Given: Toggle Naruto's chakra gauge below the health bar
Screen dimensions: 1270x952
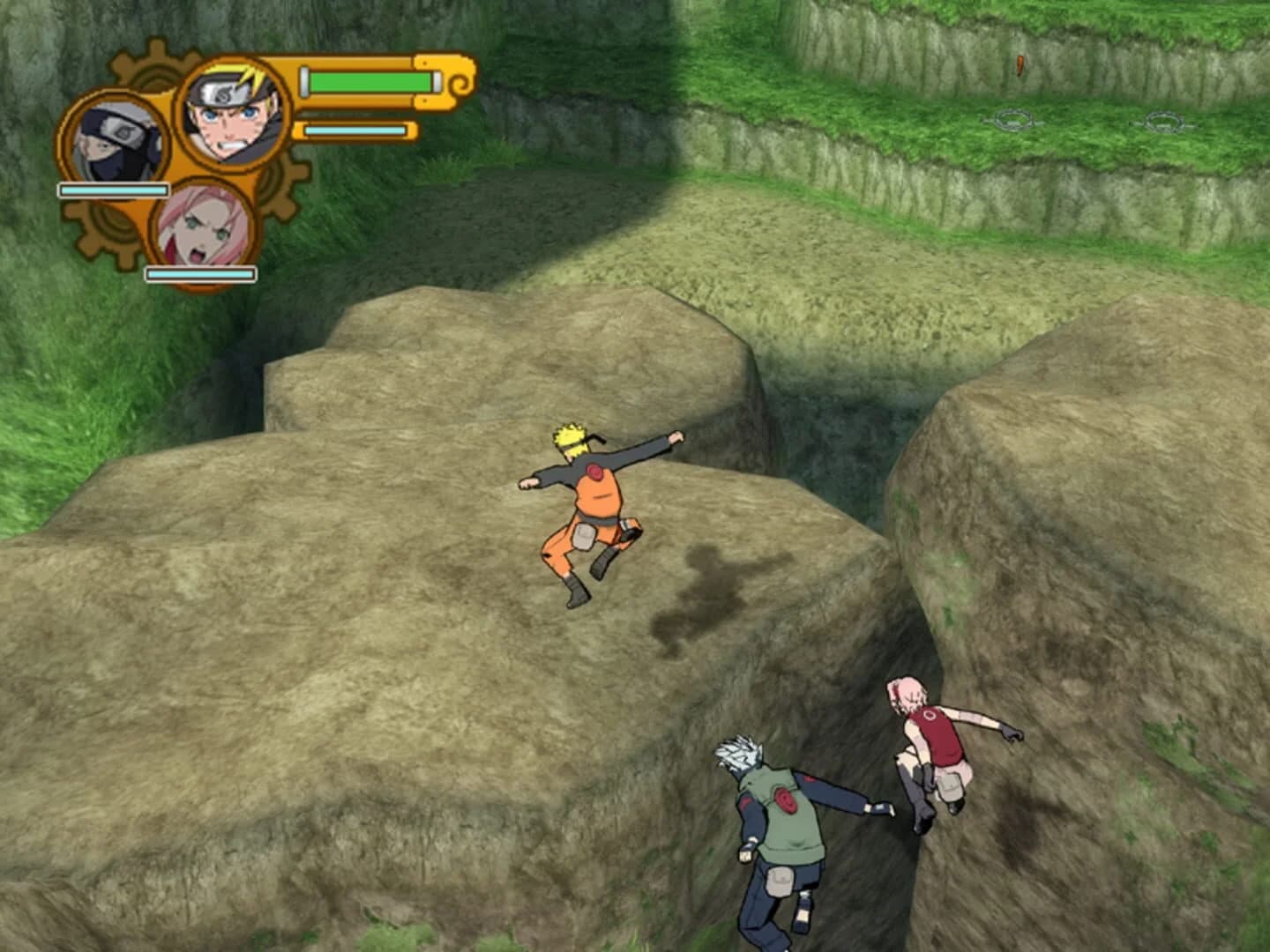Looking at the screenshot, I should coord(356,130).
